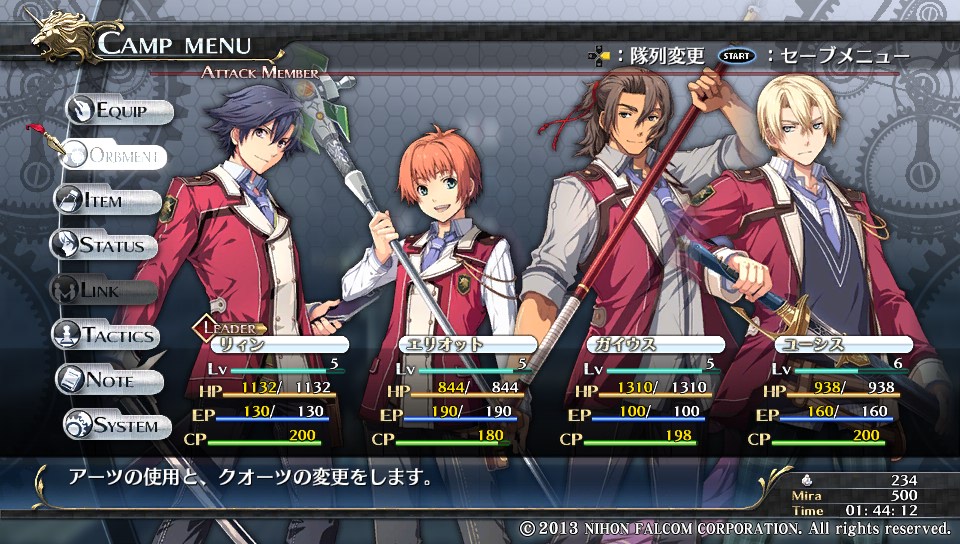Open the Tactics menu
Screen dimensions: 960x544
(108, 335)
